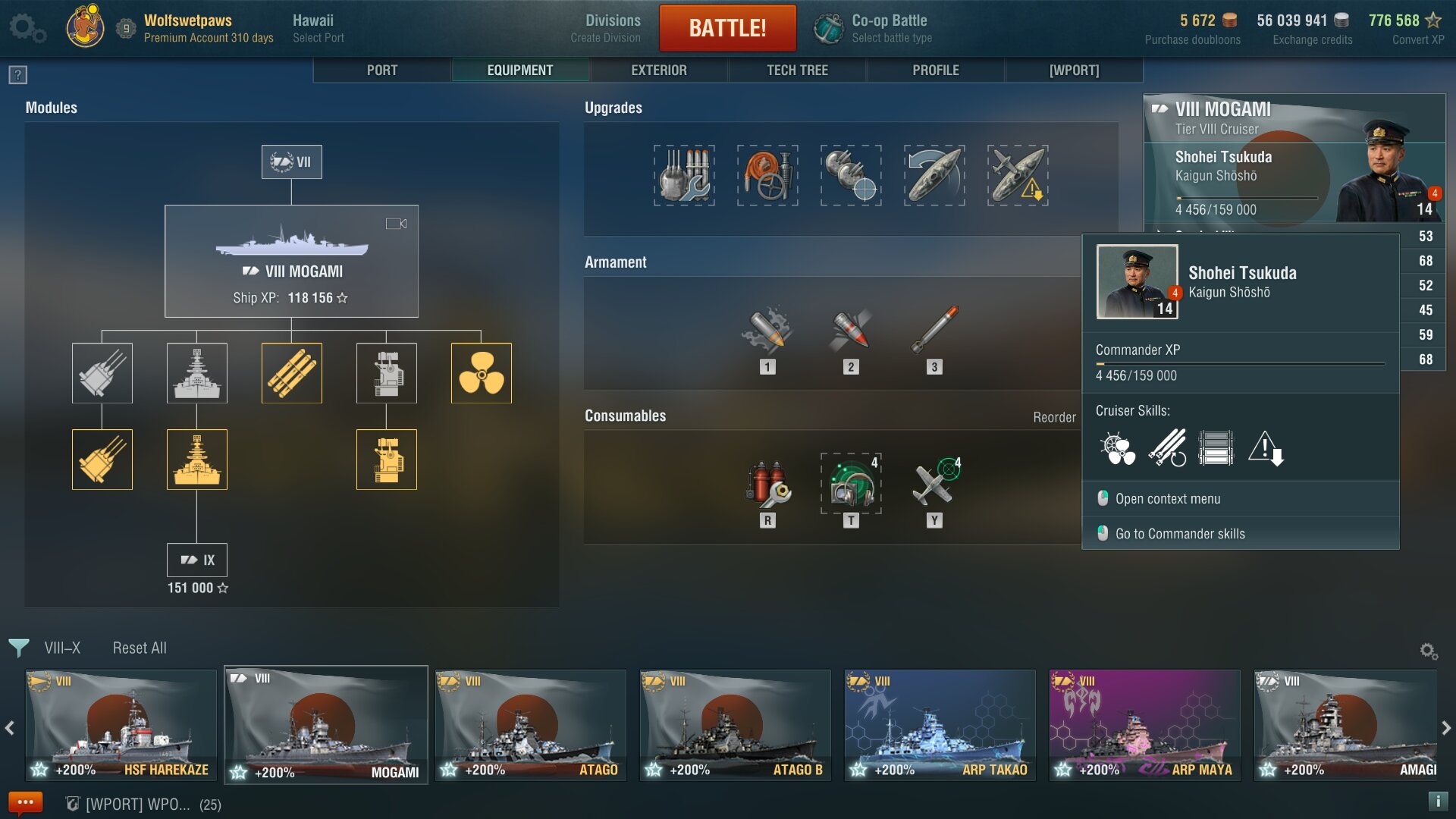
Task: Switch to the PORT tab
Action: (382, 71)
